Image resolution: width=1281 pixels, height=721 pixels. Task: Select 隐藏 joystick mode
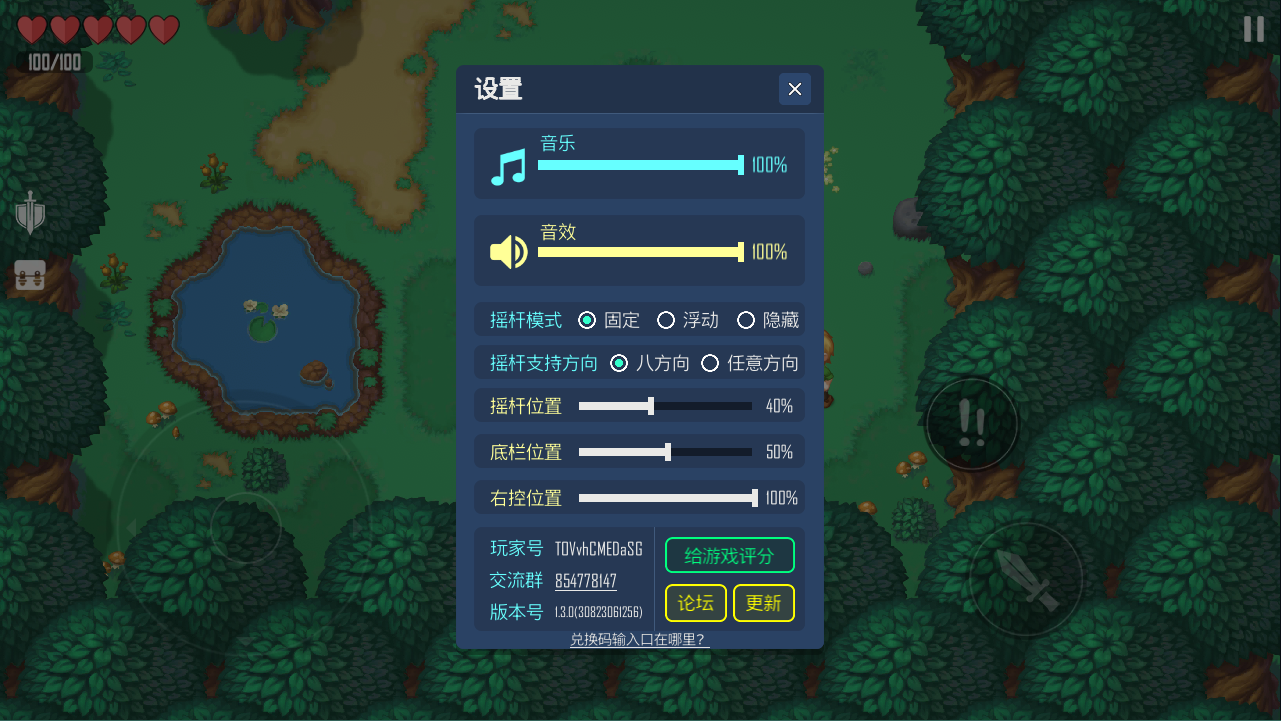[x=745, y=320]
